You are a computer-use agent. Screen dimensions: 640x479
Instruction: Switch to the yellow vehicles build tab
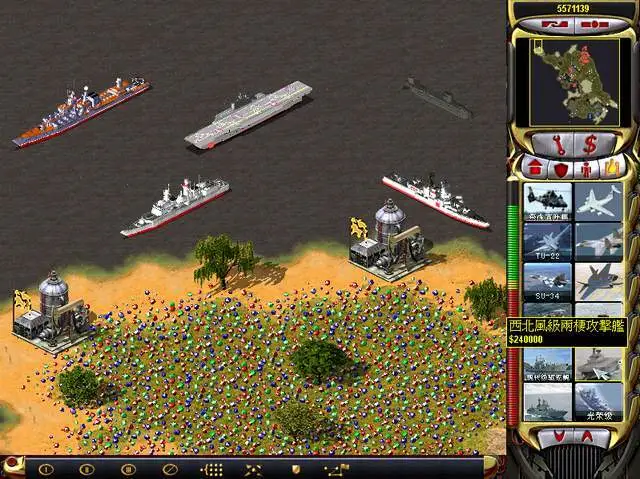tap(609, 166)
